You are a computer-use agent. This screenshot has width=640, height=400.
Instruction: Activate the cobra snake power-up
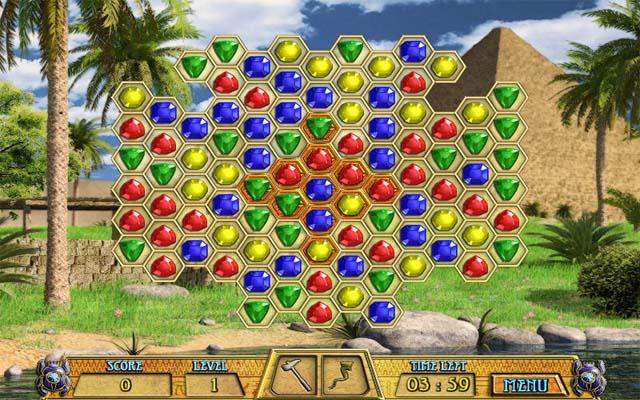[346, 374]
